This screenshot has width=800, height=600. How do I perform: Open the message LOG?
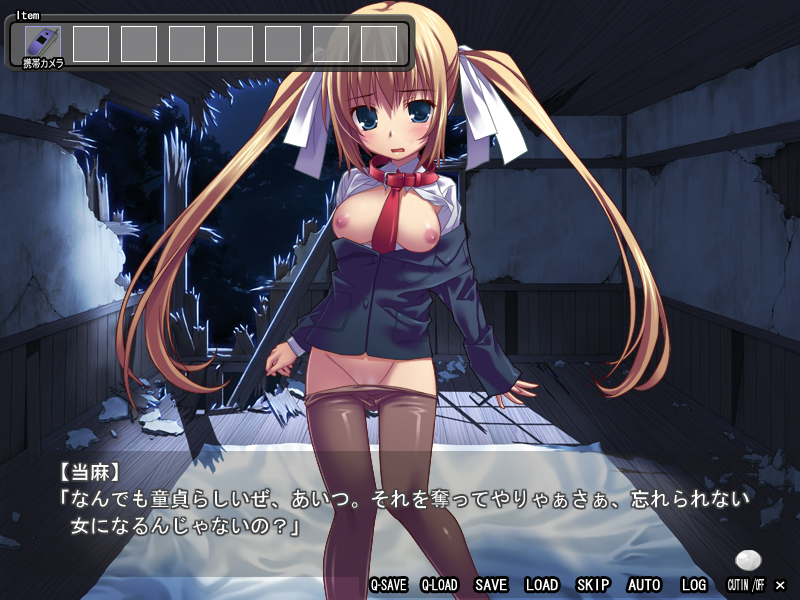pos(694,585)
